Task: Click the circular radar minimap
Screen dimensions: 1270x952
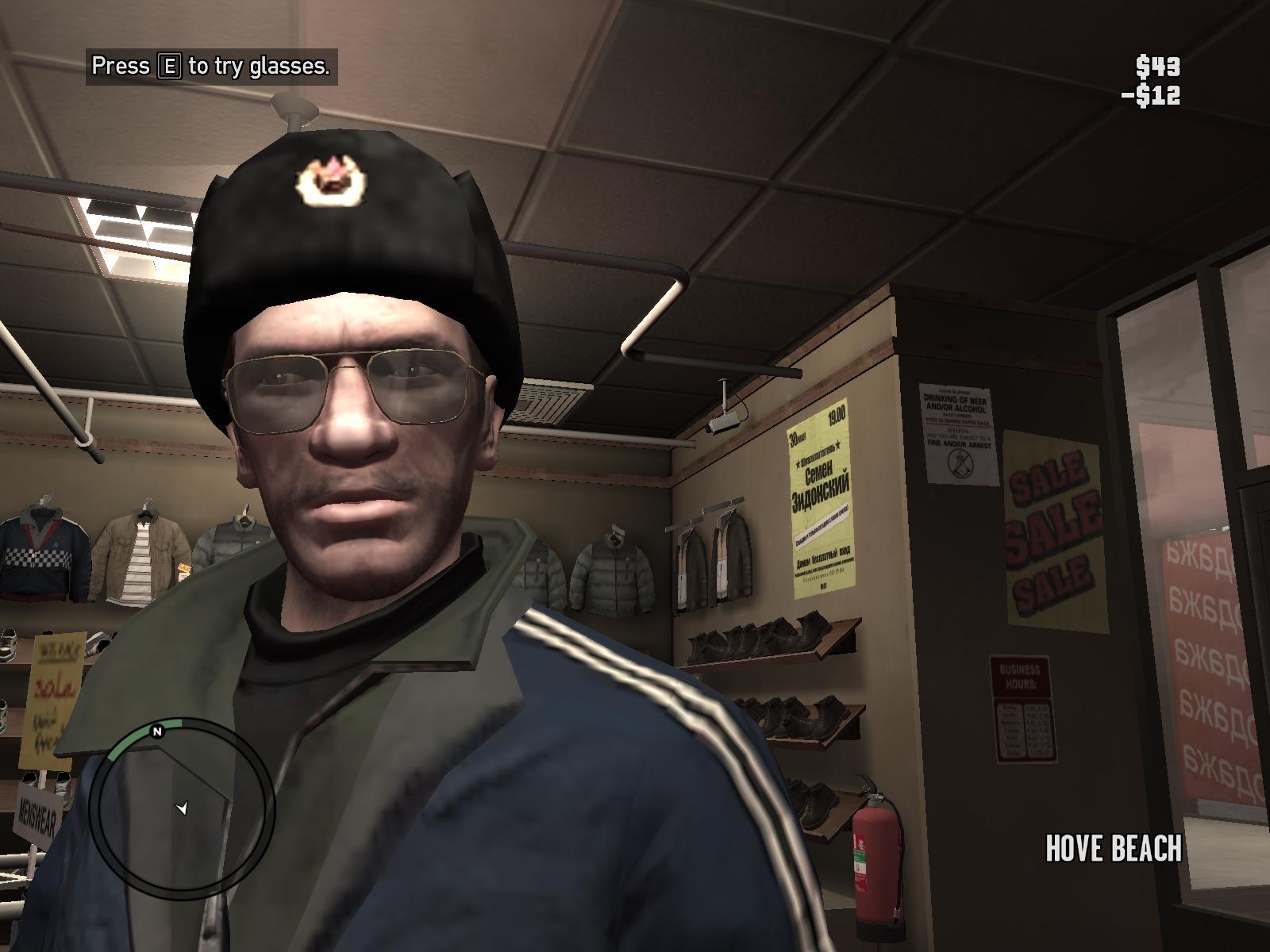Action: tap(182, 810)
